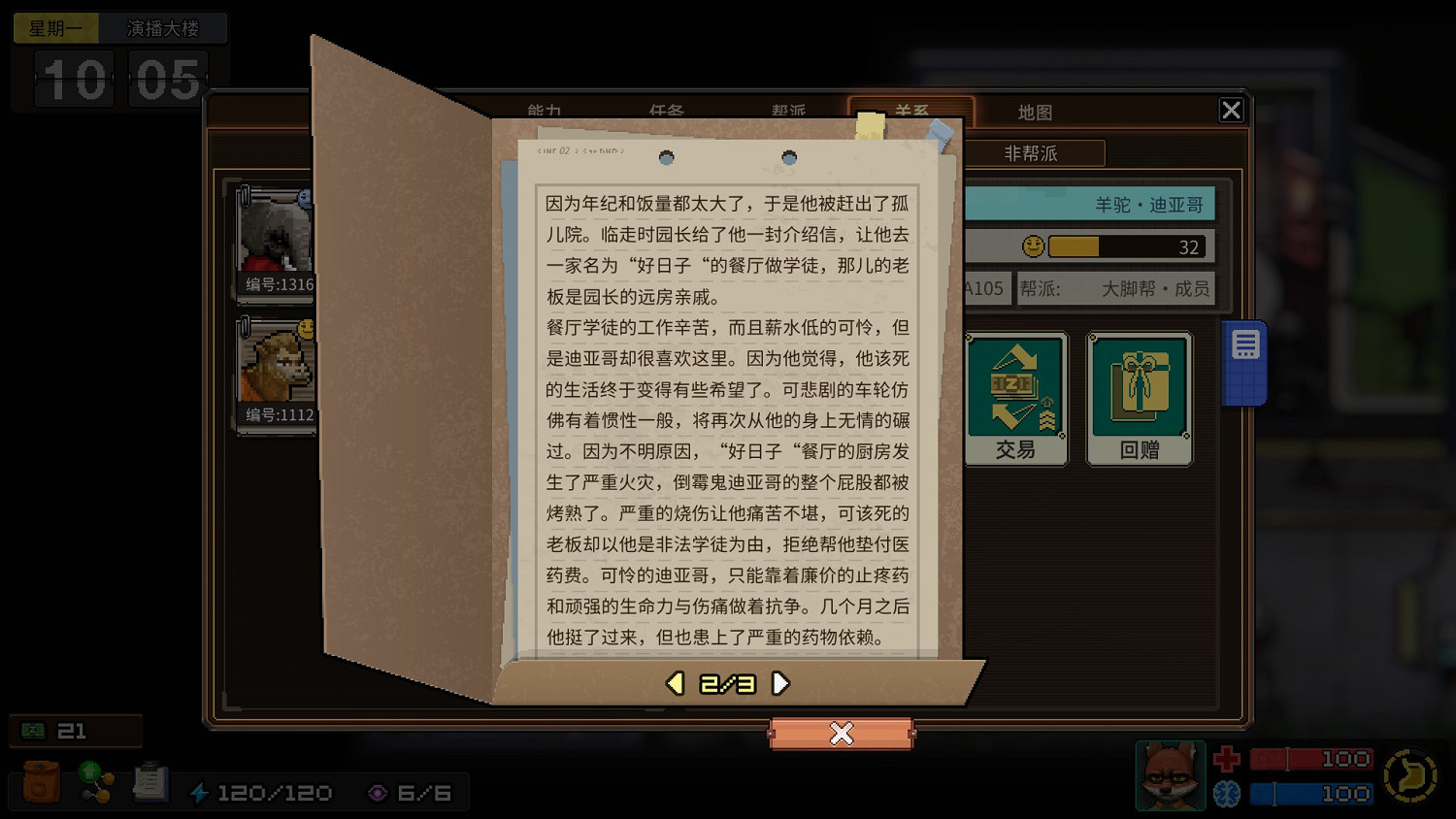
Task: Close the dossier with the red X banner
Action: [842, 735]
